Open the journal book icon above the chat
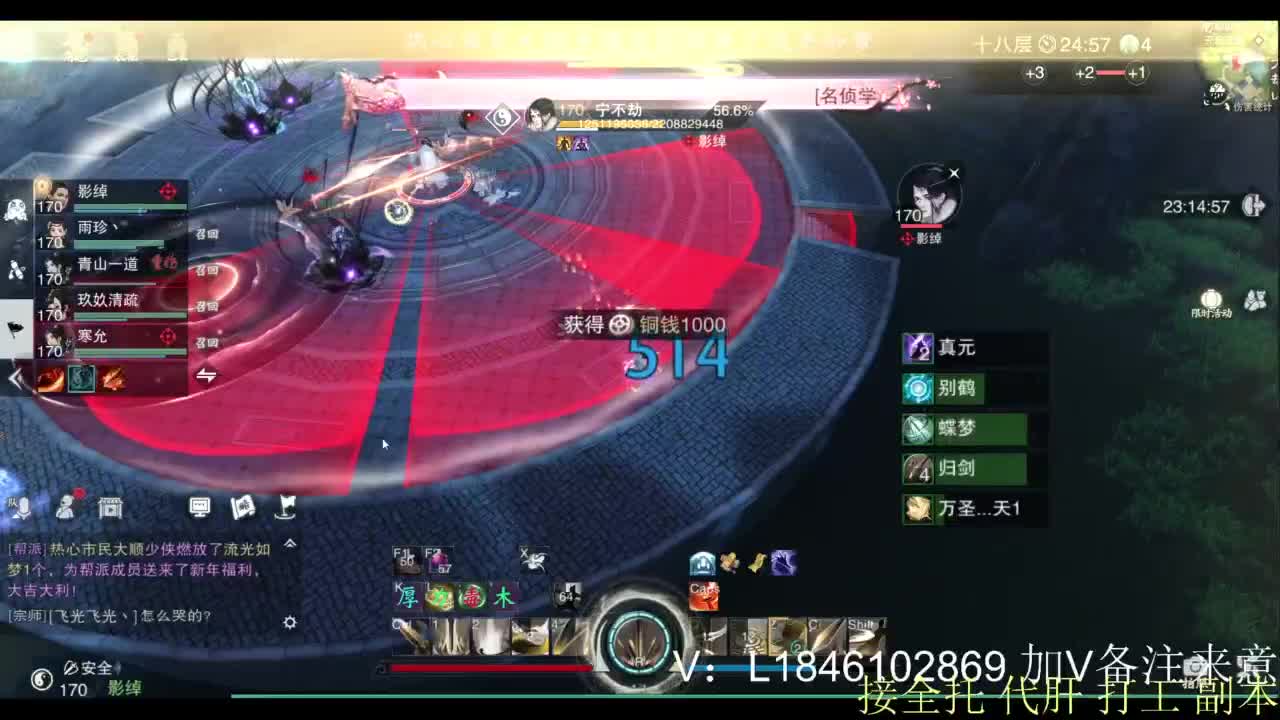This screenshot has height=720, width=1280. click(242, 507)
